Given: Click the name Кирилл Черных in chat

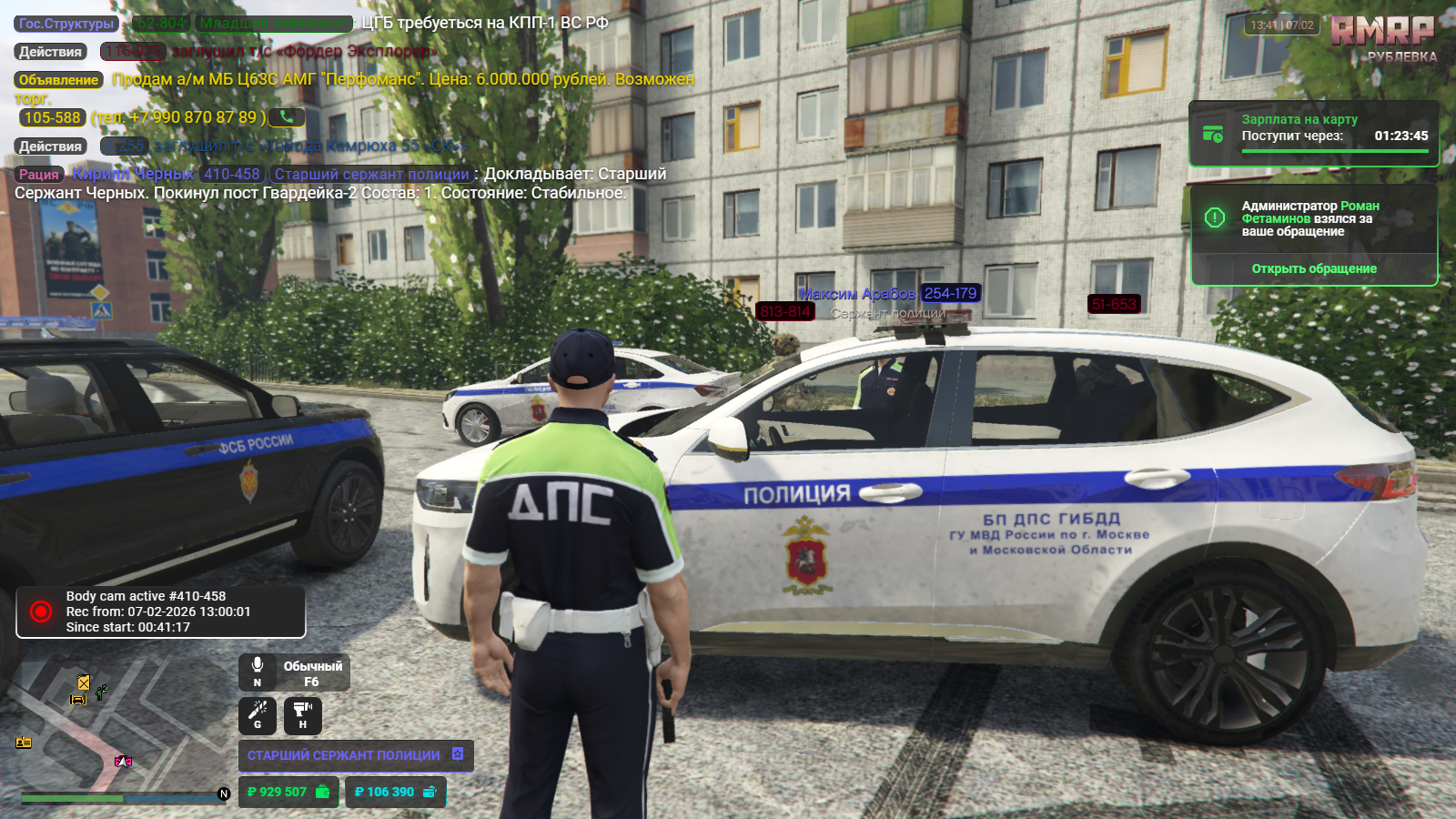Looking at the screenshot, I should pyautogui.click(x=134, y=174).
